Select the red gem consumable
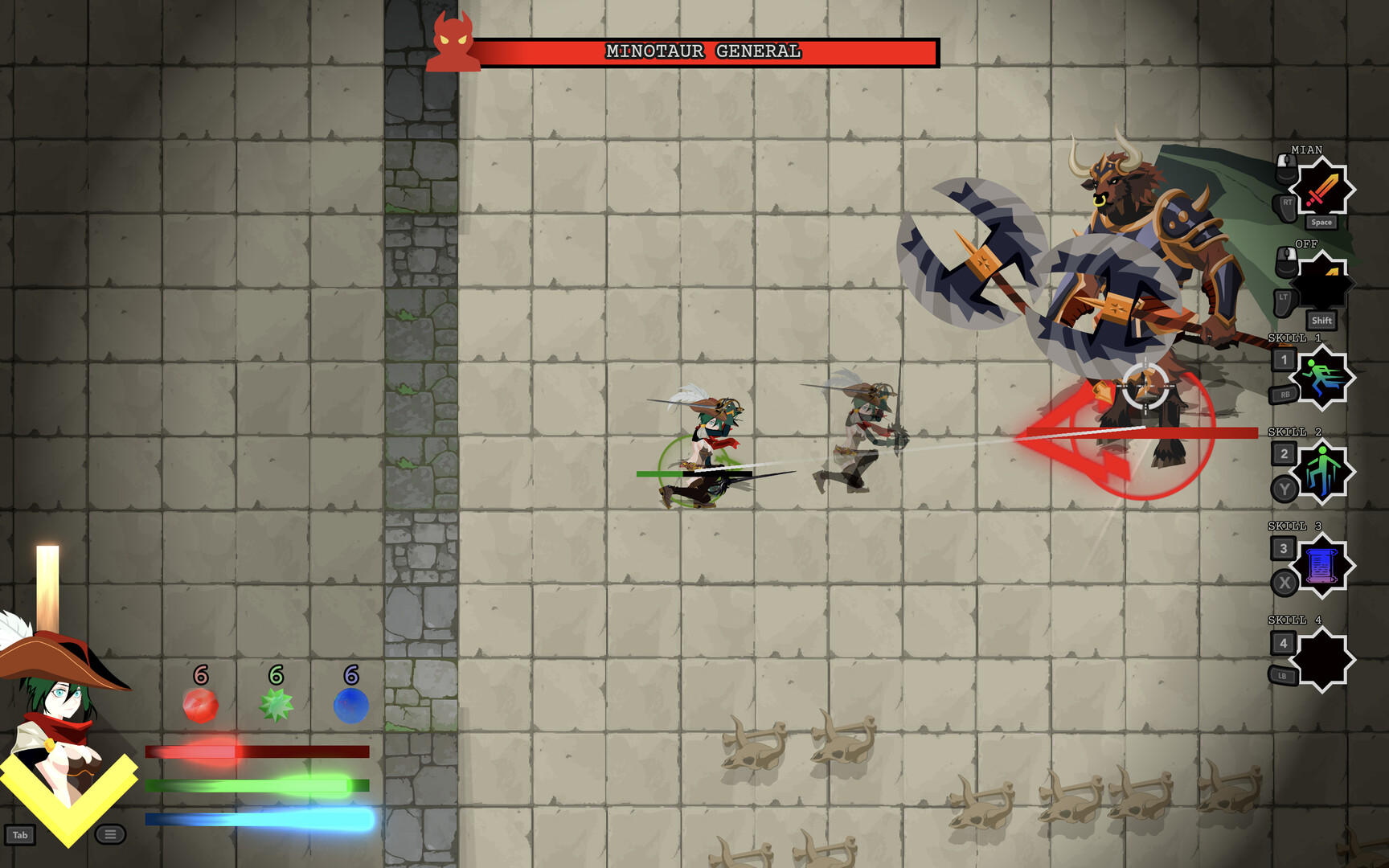Viewport: 1389px width, 868px height. 200,705
